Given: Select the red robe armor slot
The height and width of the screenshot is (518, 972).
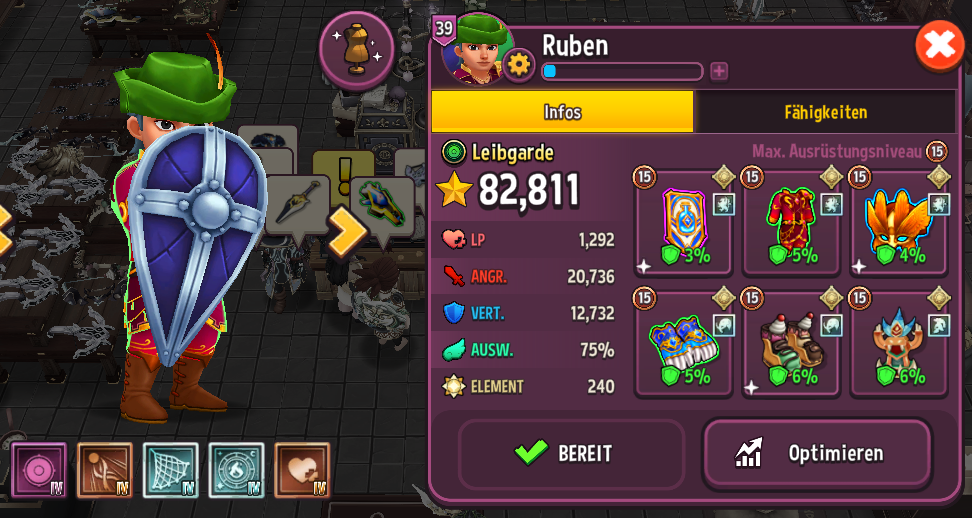Looking at the screenshot, I should click(792, 224).
